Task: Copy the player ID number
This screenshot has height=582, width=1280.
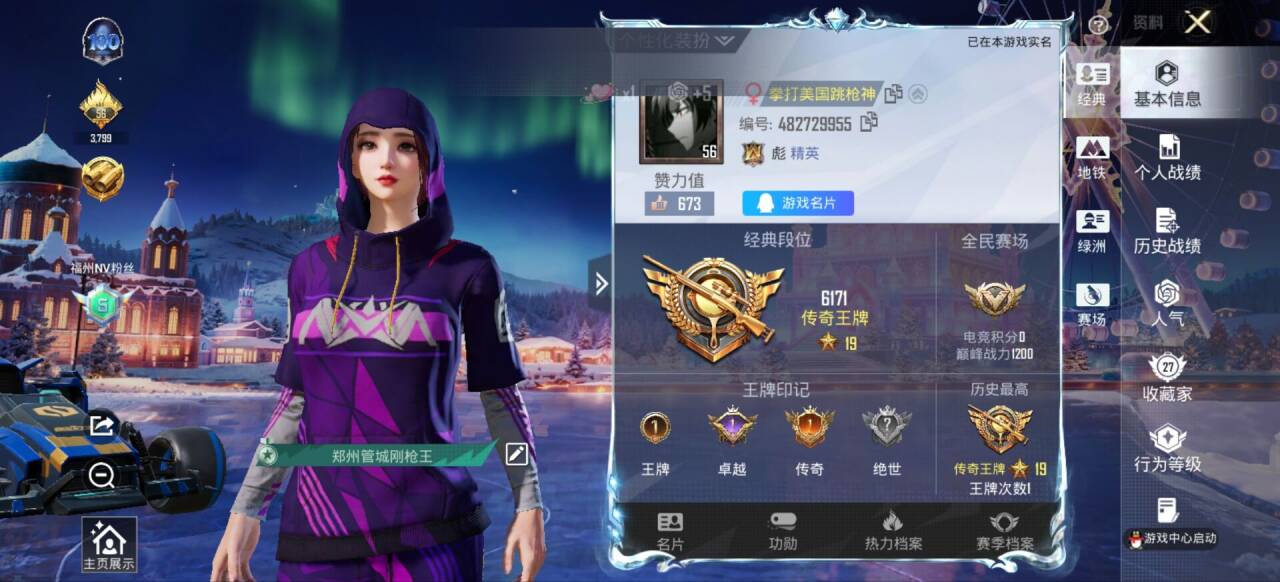Action: pos(869,123)
